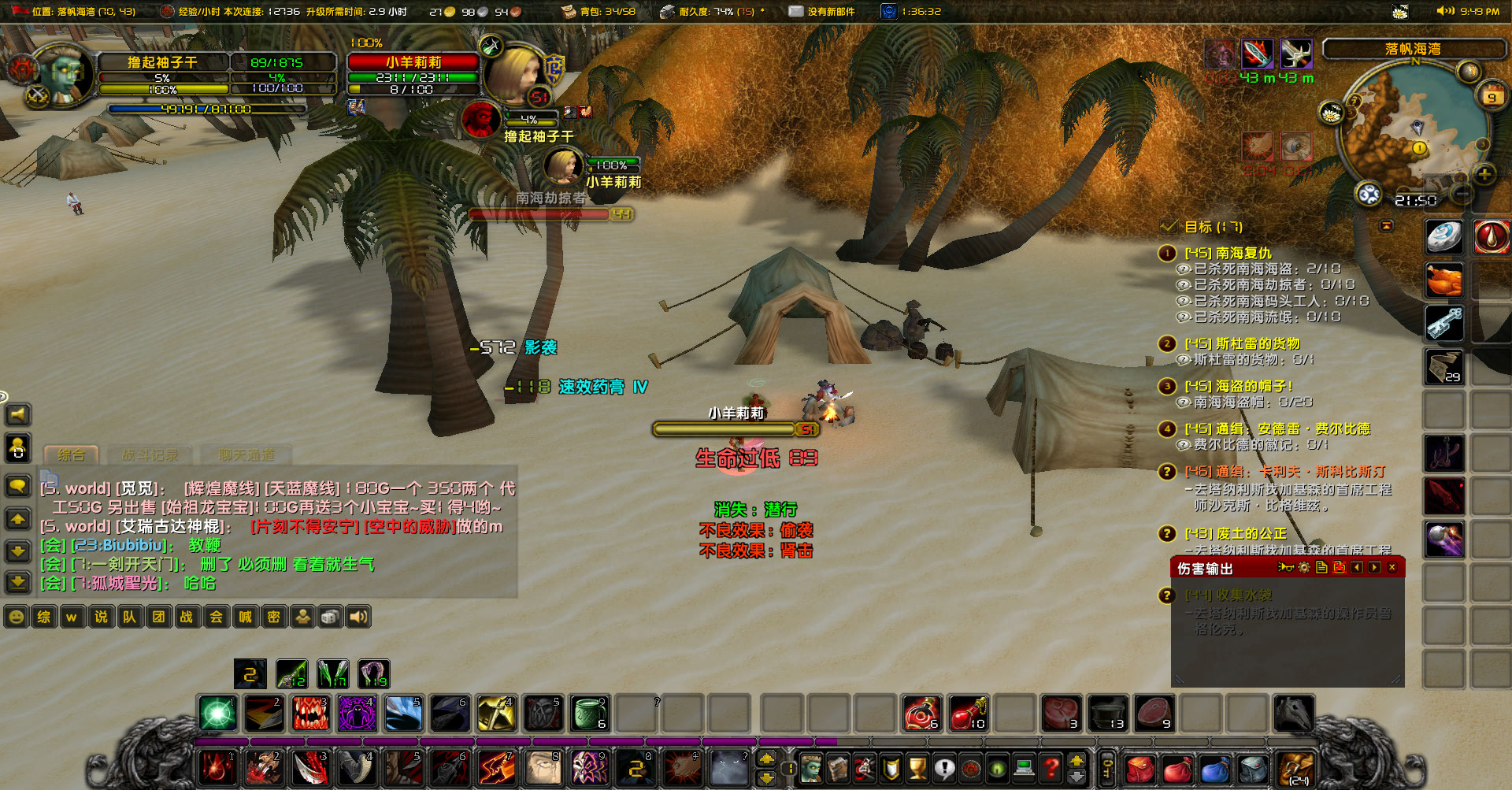
Task: Collapse the 目标 objectives tracker
Action: click(x=1386, y=226)
